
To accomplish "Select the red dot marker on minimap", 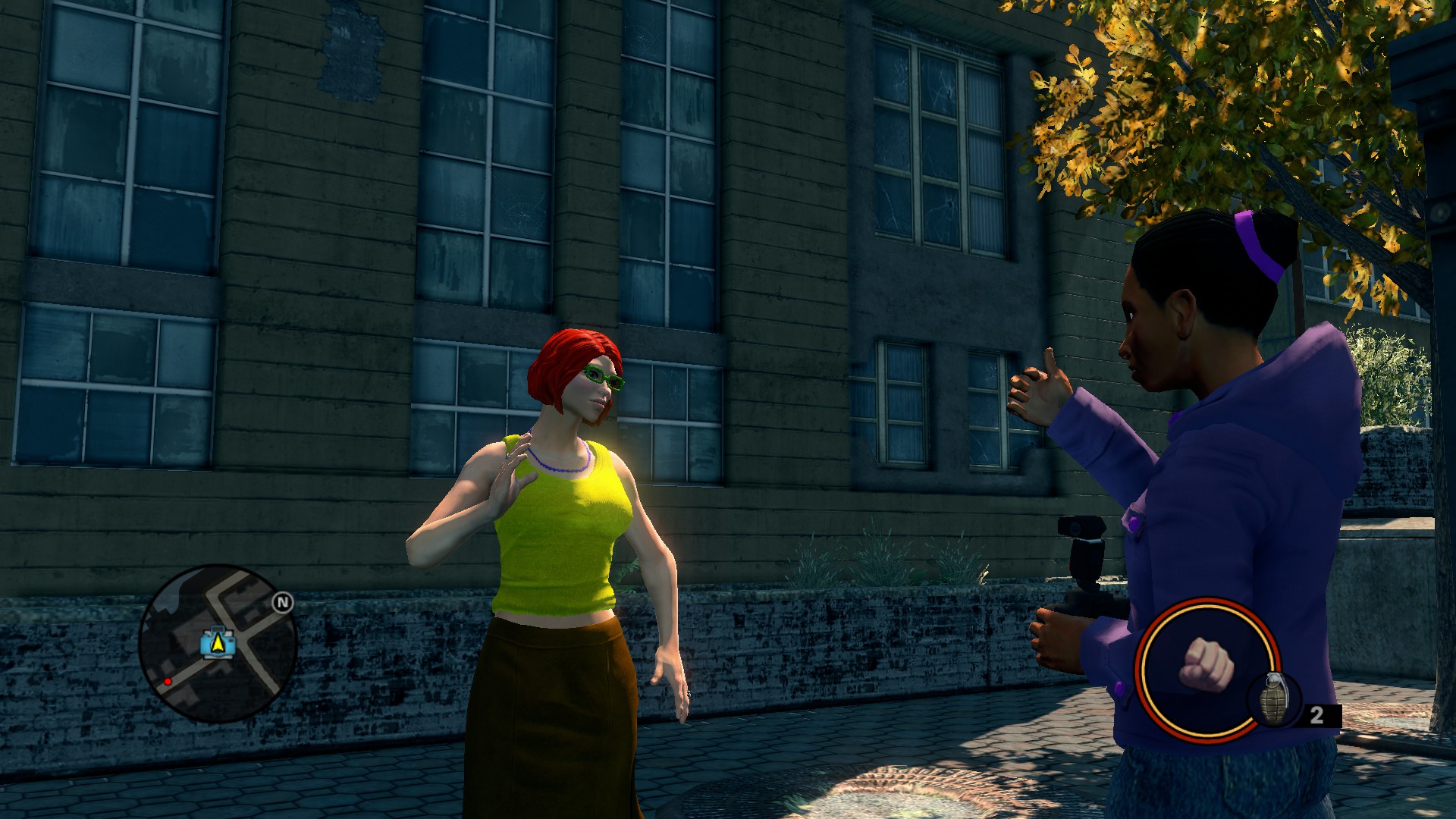I will click(x=168, y=682).
